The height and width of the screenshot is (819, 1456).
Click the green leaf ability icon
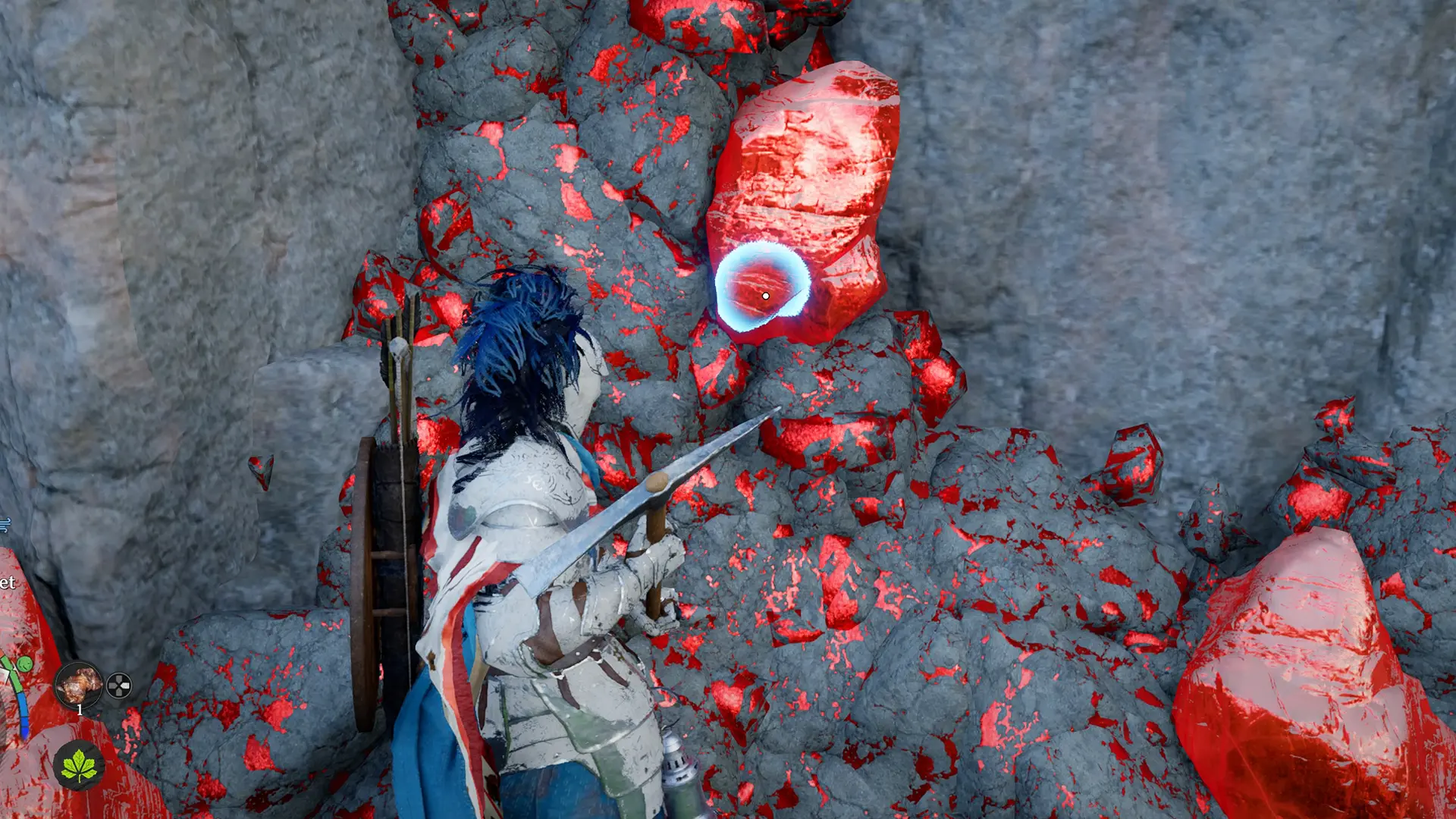(79, 765)
